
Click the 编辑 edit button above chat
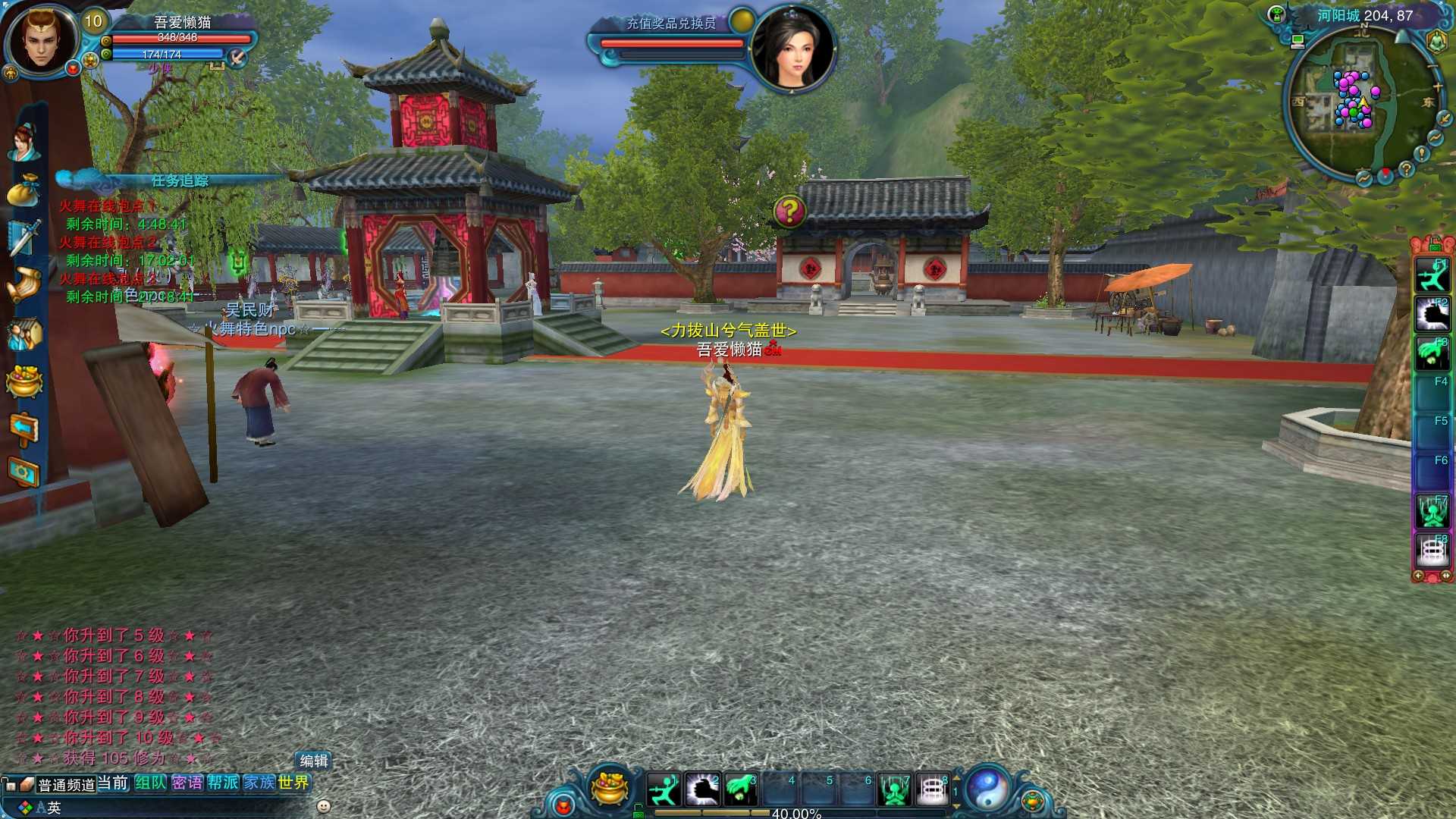[x=313, y=761]
